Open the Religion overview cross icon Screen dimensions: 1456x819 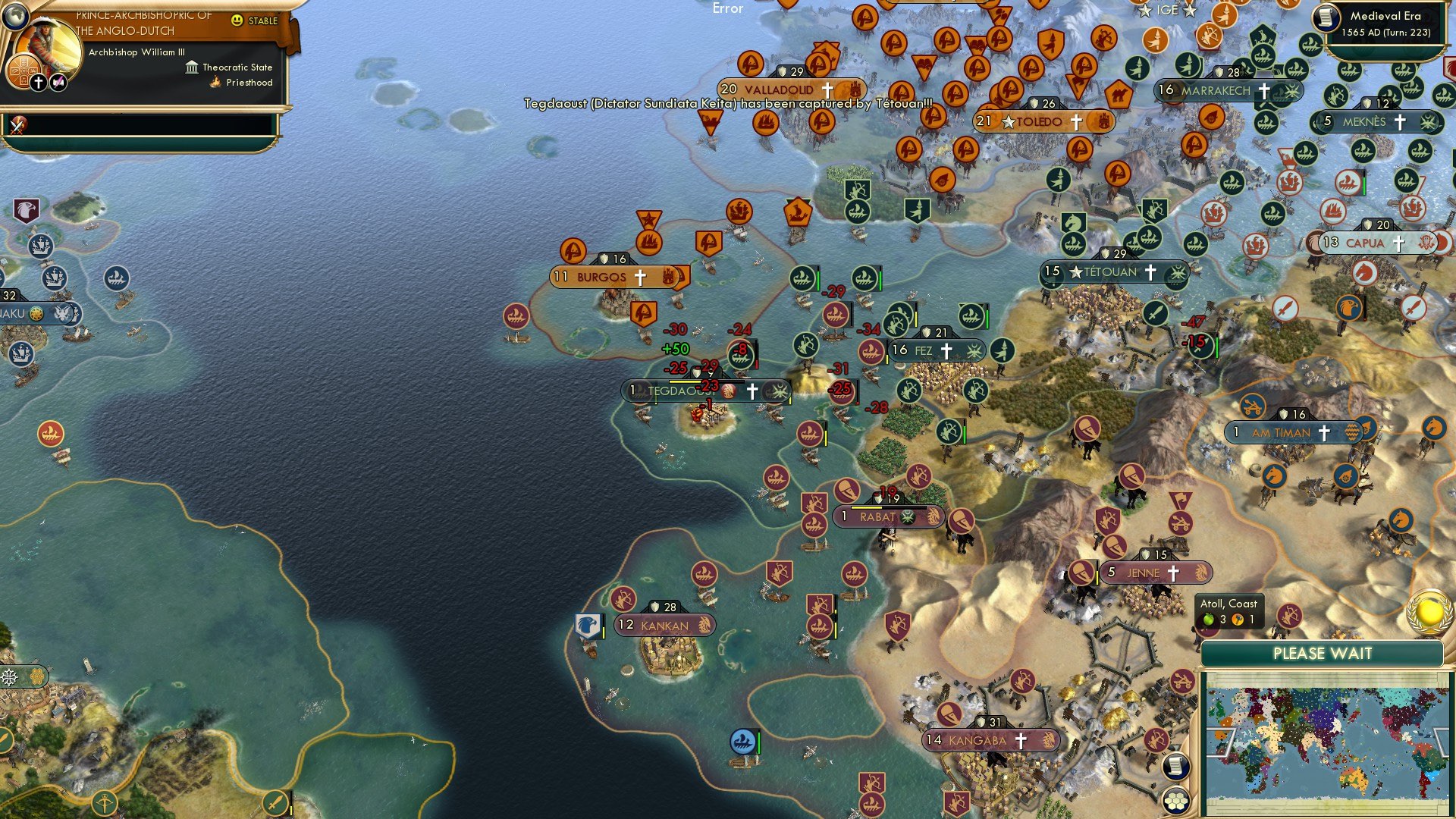click(39, 81)
